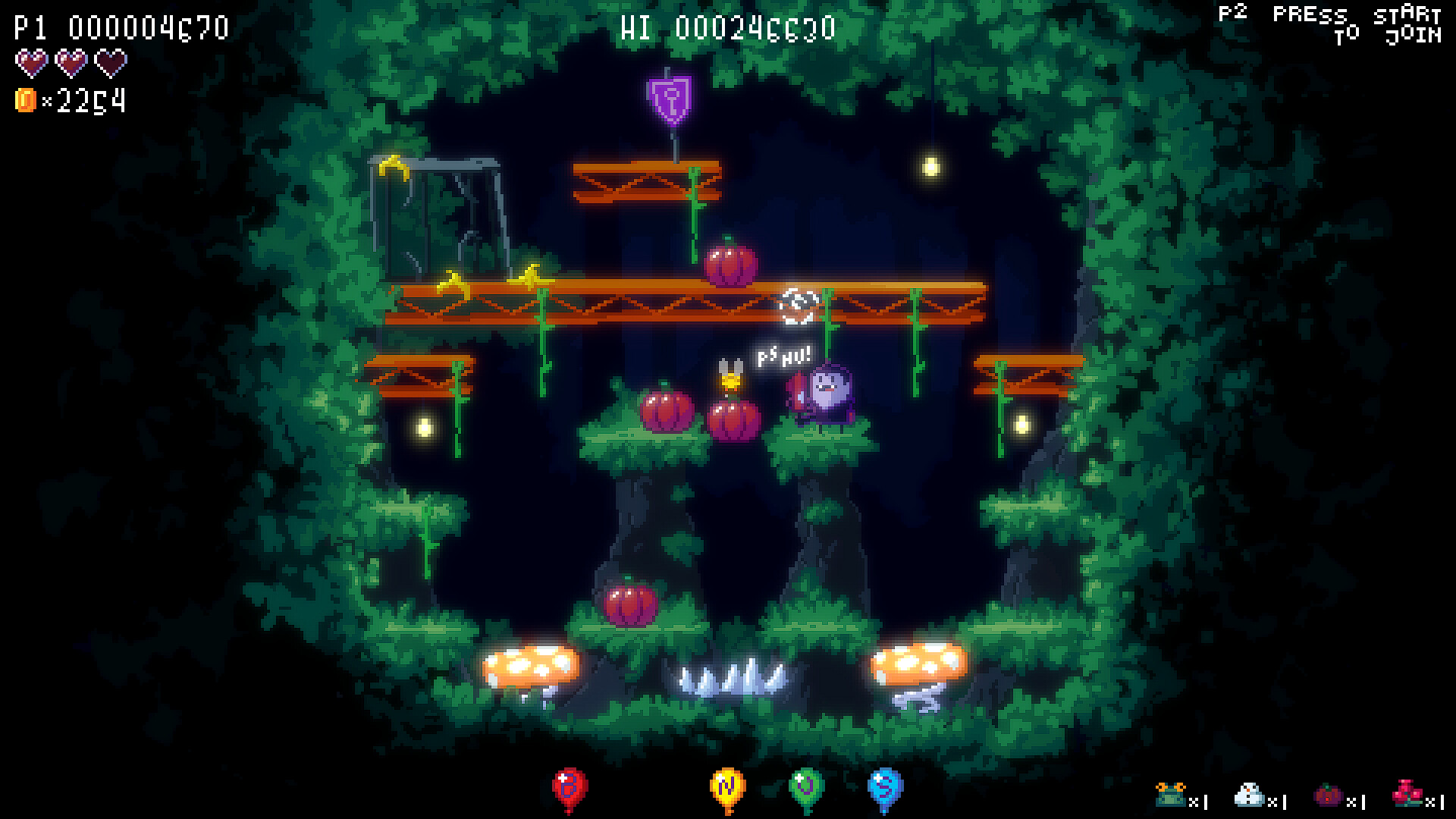Click the purple key shield sign
This screenshot has width=1456, height=819.
tap(670, 101)
